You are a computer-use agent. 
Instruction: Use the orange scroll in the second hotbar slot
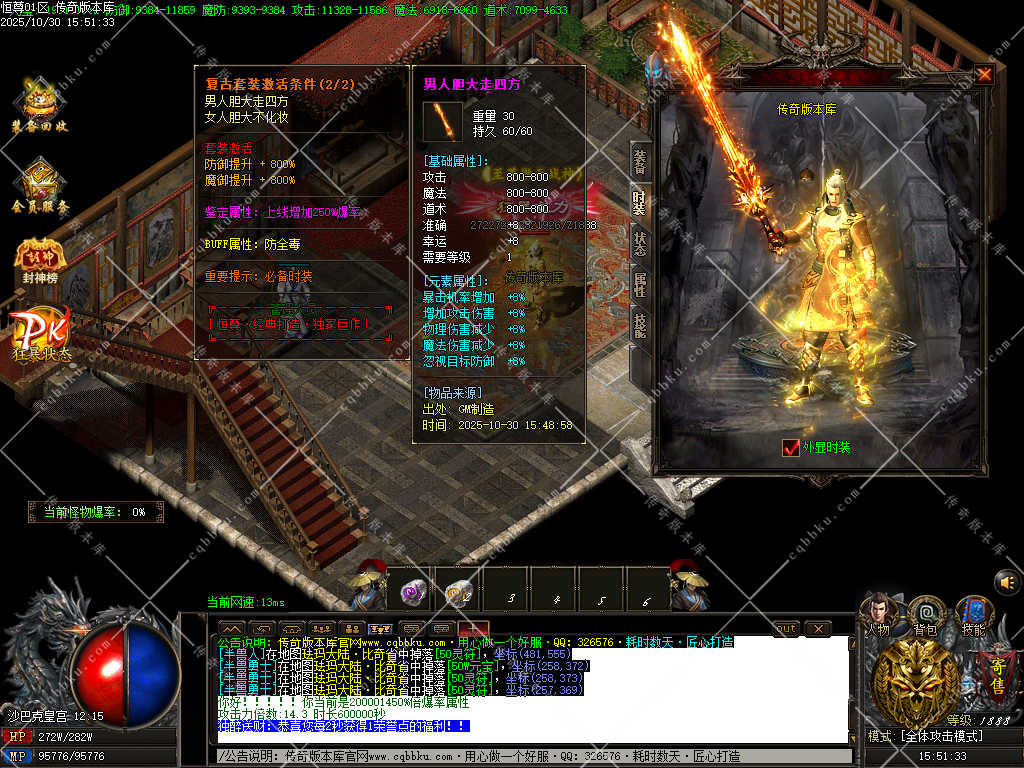pyautogui.click(x=459, y=593)
